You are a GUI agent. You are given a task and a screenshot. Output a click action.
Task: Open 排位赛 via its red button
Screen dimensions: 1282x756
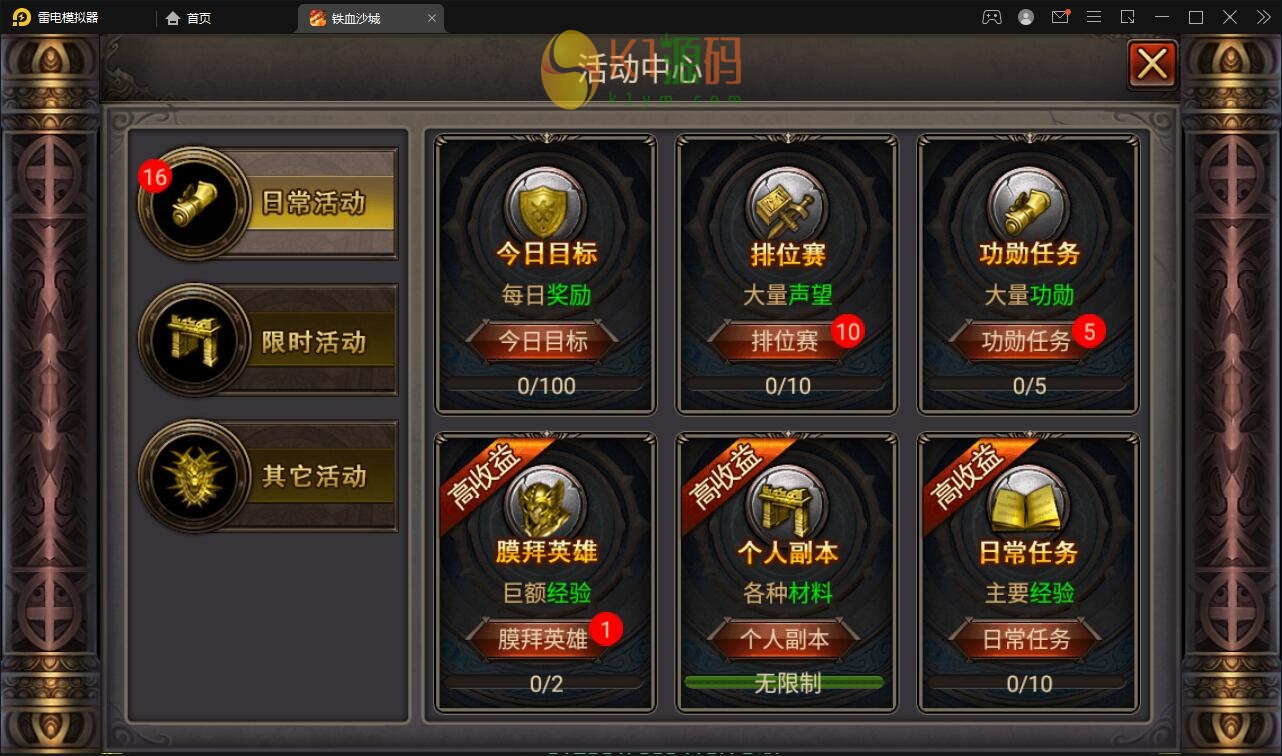[786, 341]
